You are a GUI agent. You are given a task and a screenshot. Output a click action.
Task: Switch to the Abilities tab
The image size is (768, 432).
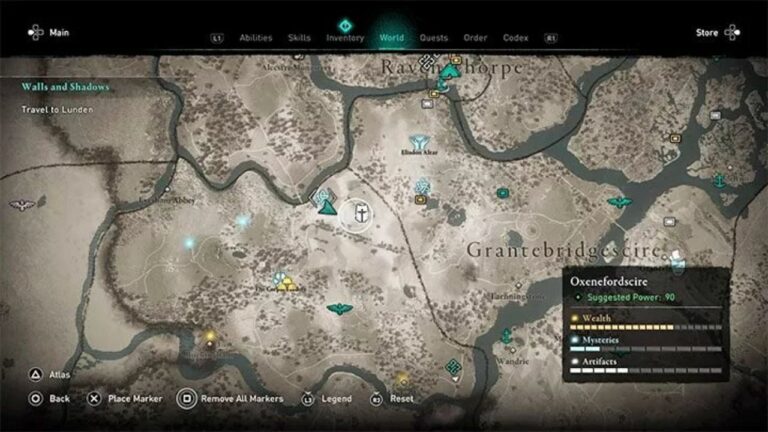(x=256, y=38)
